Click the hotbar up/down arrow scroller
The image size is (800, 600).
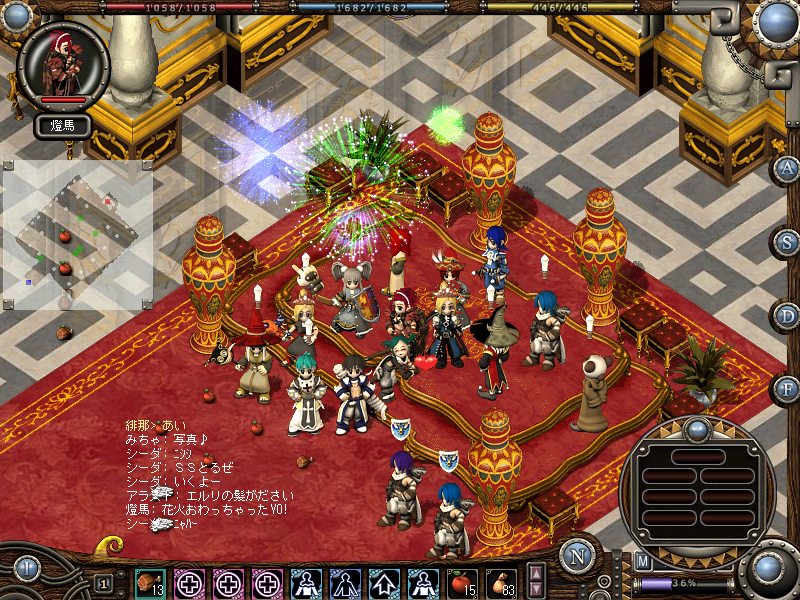[x=536, y=581]
